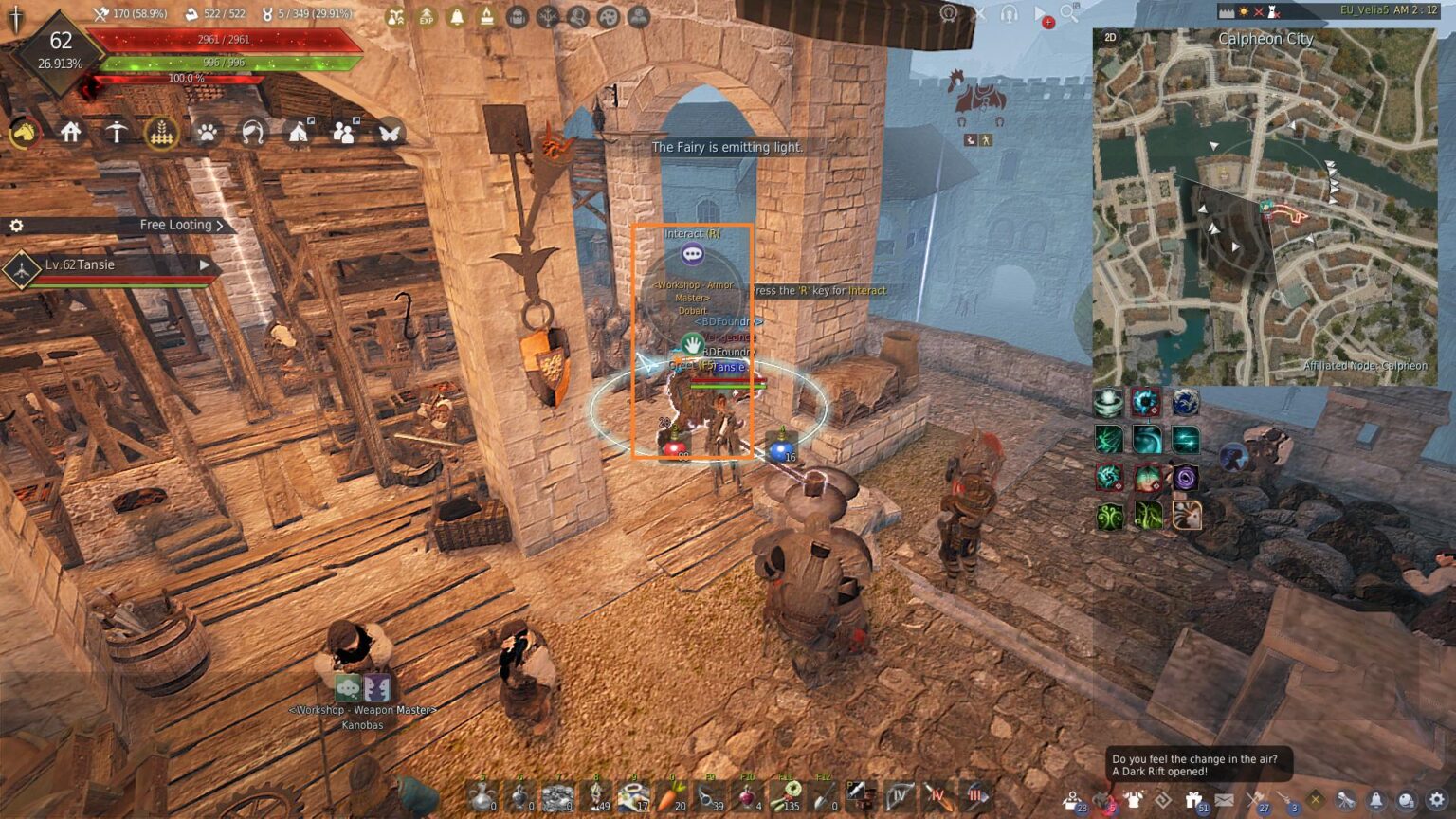This screenshot has width=1456, height=819.
Task: Click the gift box rewards icon
Action: coord(1193,801)
